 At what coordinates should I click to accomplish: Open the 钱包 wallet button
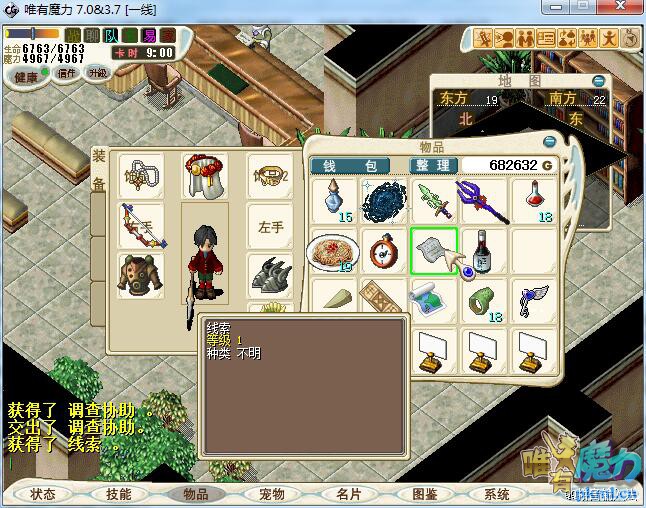[357, 165]
